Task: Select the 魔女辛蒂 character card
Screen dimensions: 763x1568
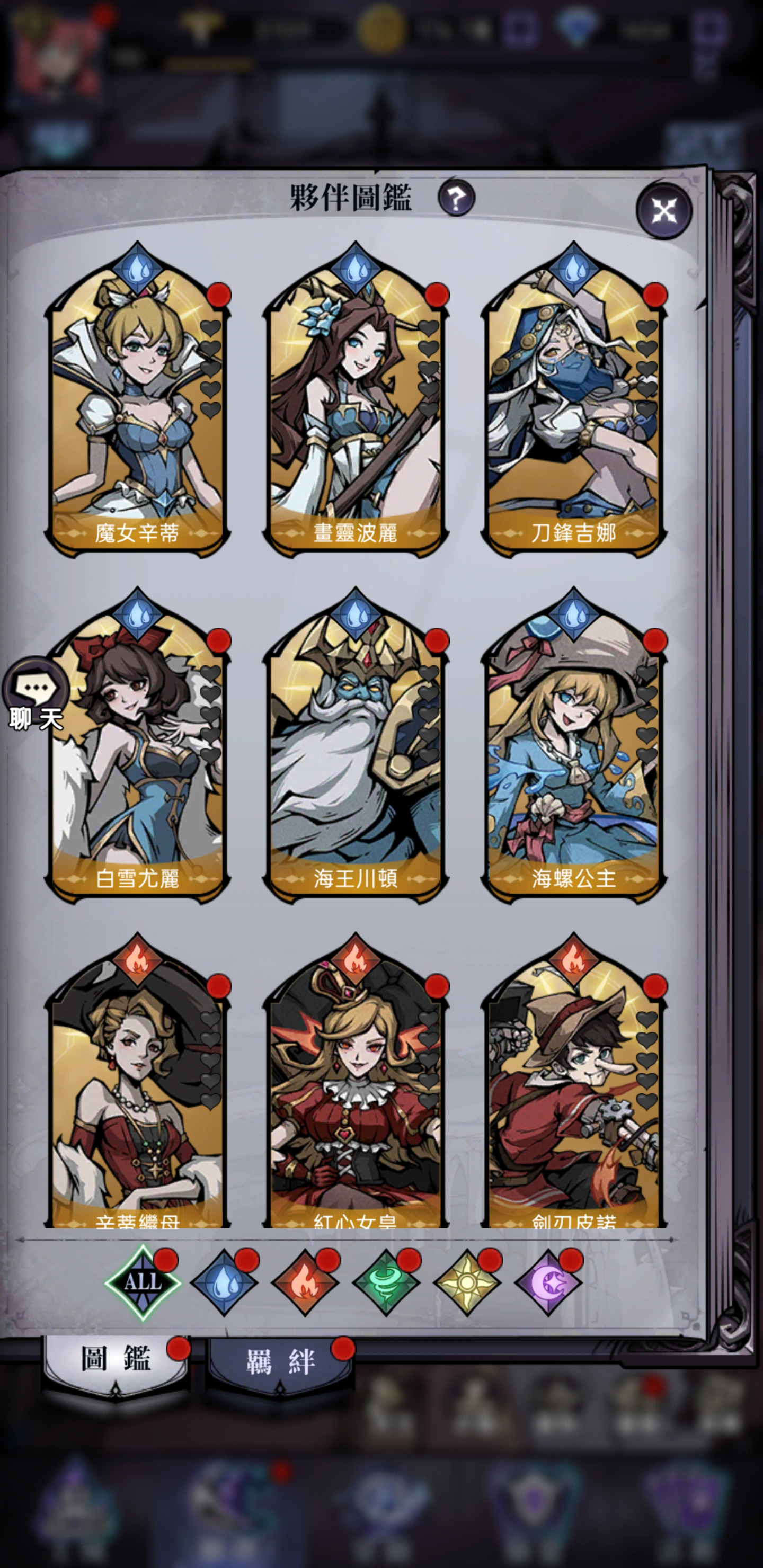Action: tap(138, 414)
